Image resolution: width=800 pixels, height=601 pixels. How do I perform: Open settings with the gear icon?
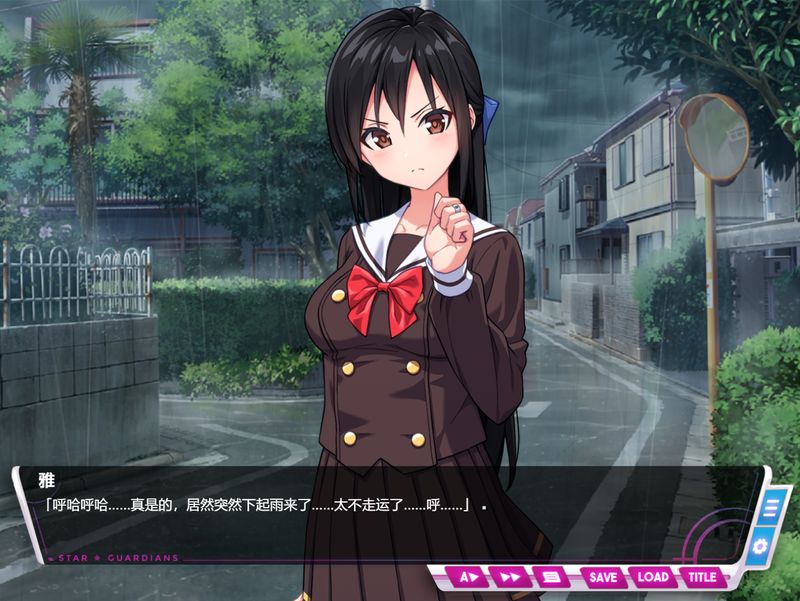tap(761, 546)
